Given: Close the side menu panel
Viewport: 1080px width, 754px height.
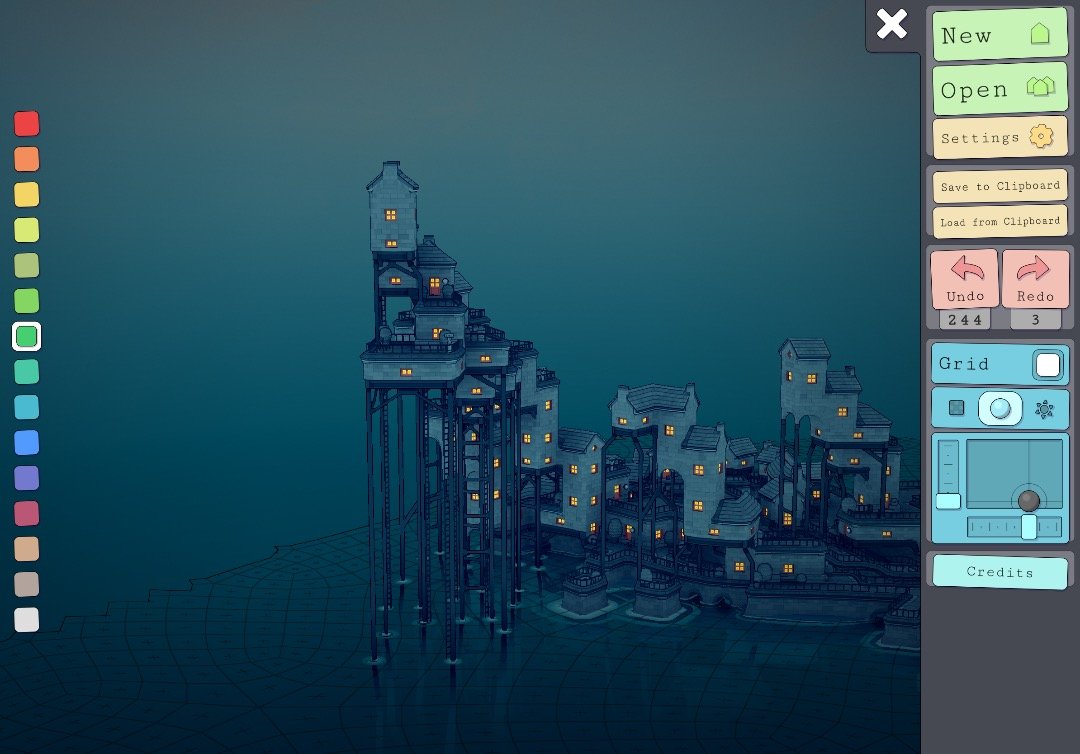Looking at the screenshot, I should [891, 24].
